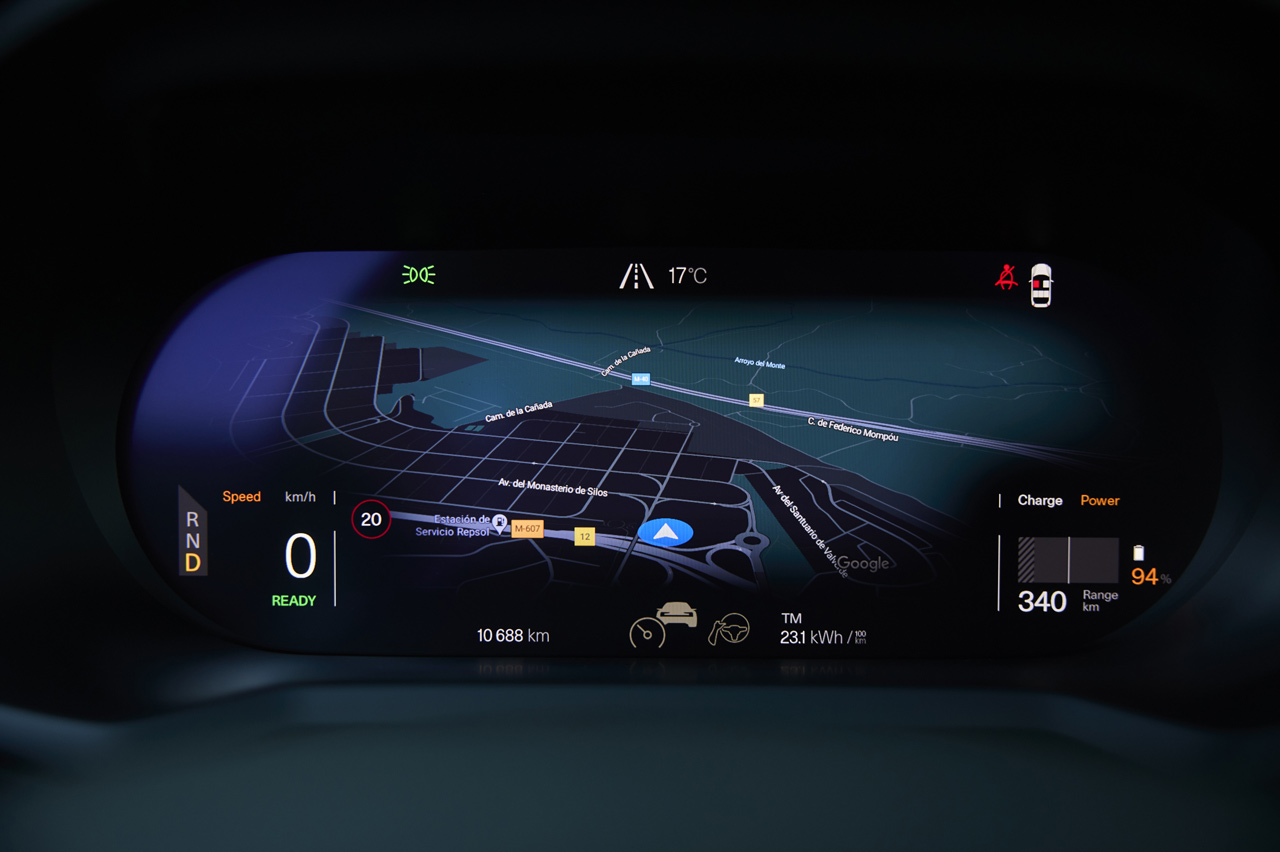Viewport: 1280px width, 852px height.
Task: Click the 20 speed limit sign
Action: 371,520
